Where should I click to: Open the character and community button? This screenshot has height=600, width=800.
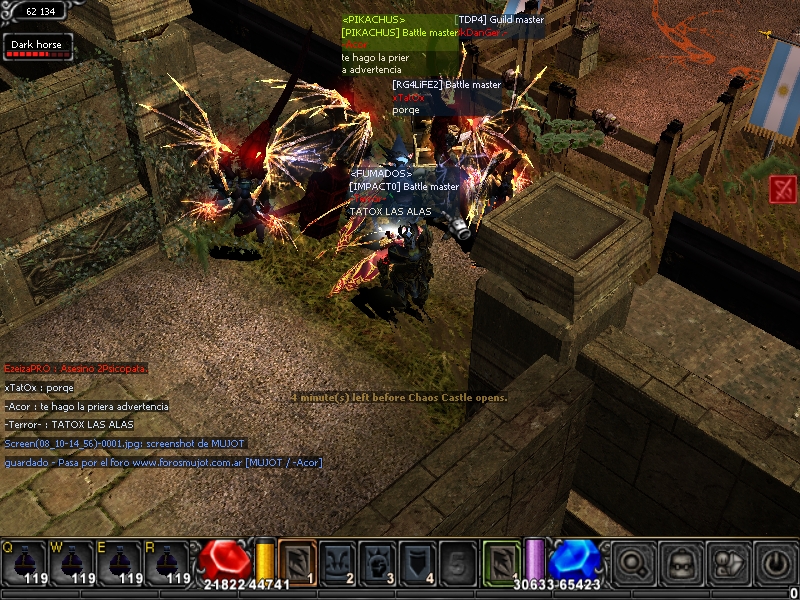point(729,564)
